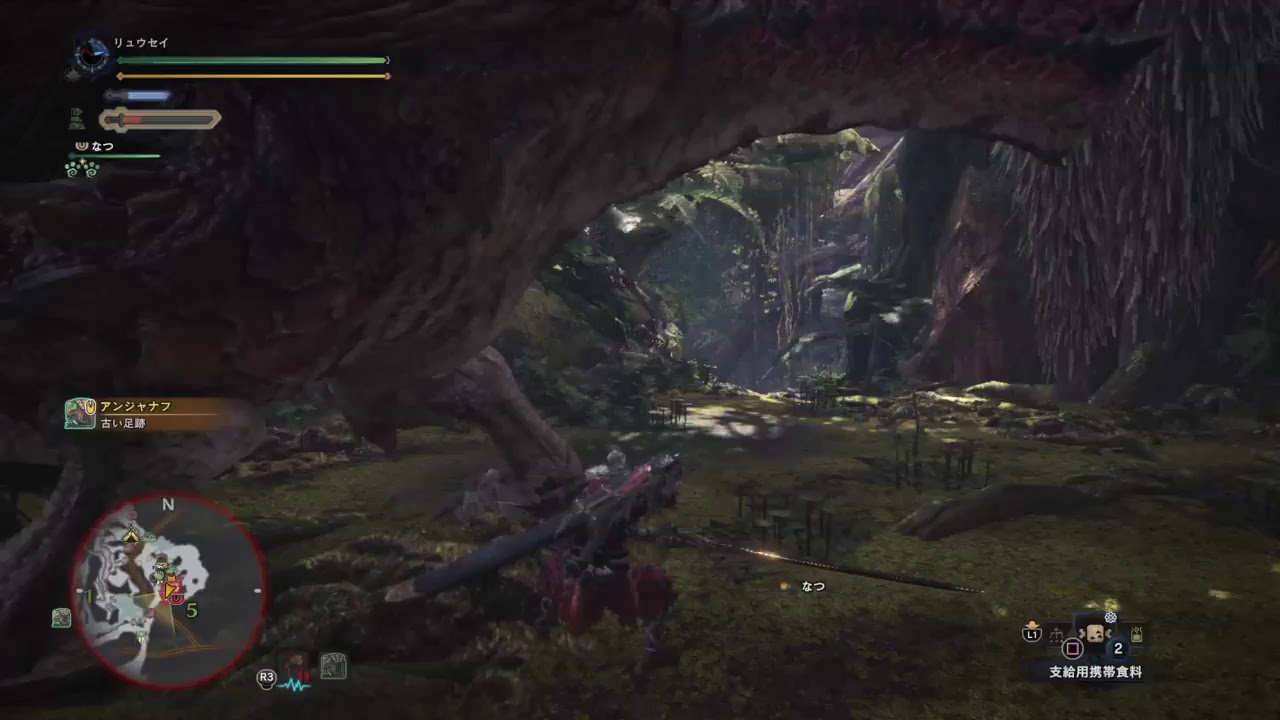The image size is (1280, 720).
Task: Select the zone number 1 label on the minimap
Action: (88, 595)
